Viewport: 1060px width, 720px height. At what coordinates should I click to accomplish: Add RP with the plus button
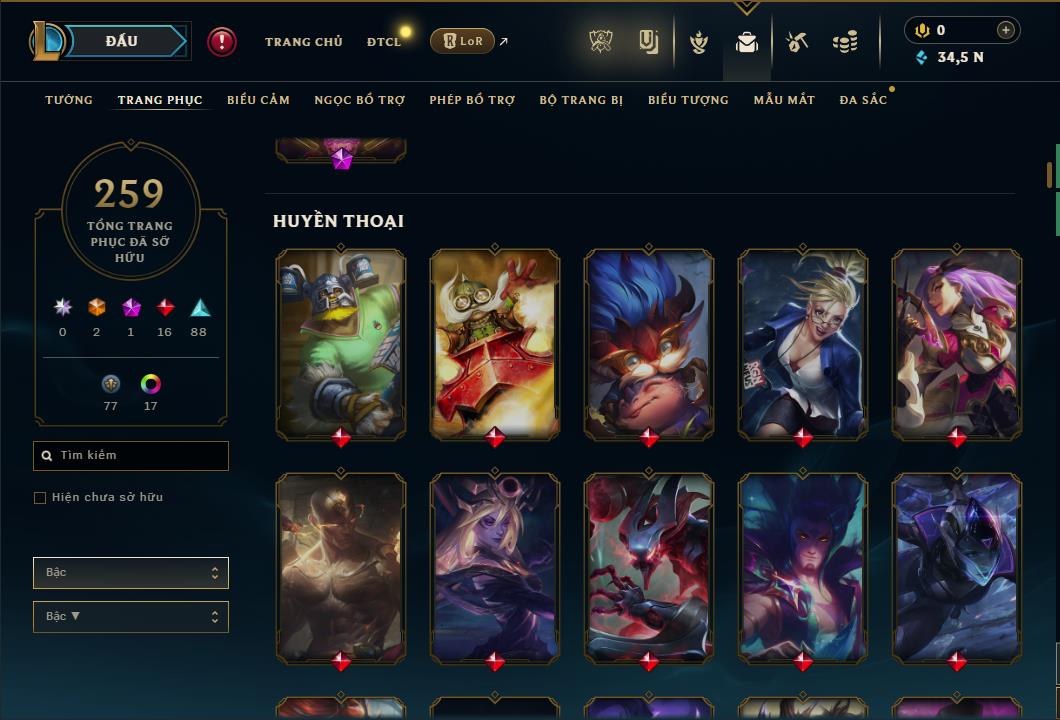pyautogui.click(x=1006, y=30)
